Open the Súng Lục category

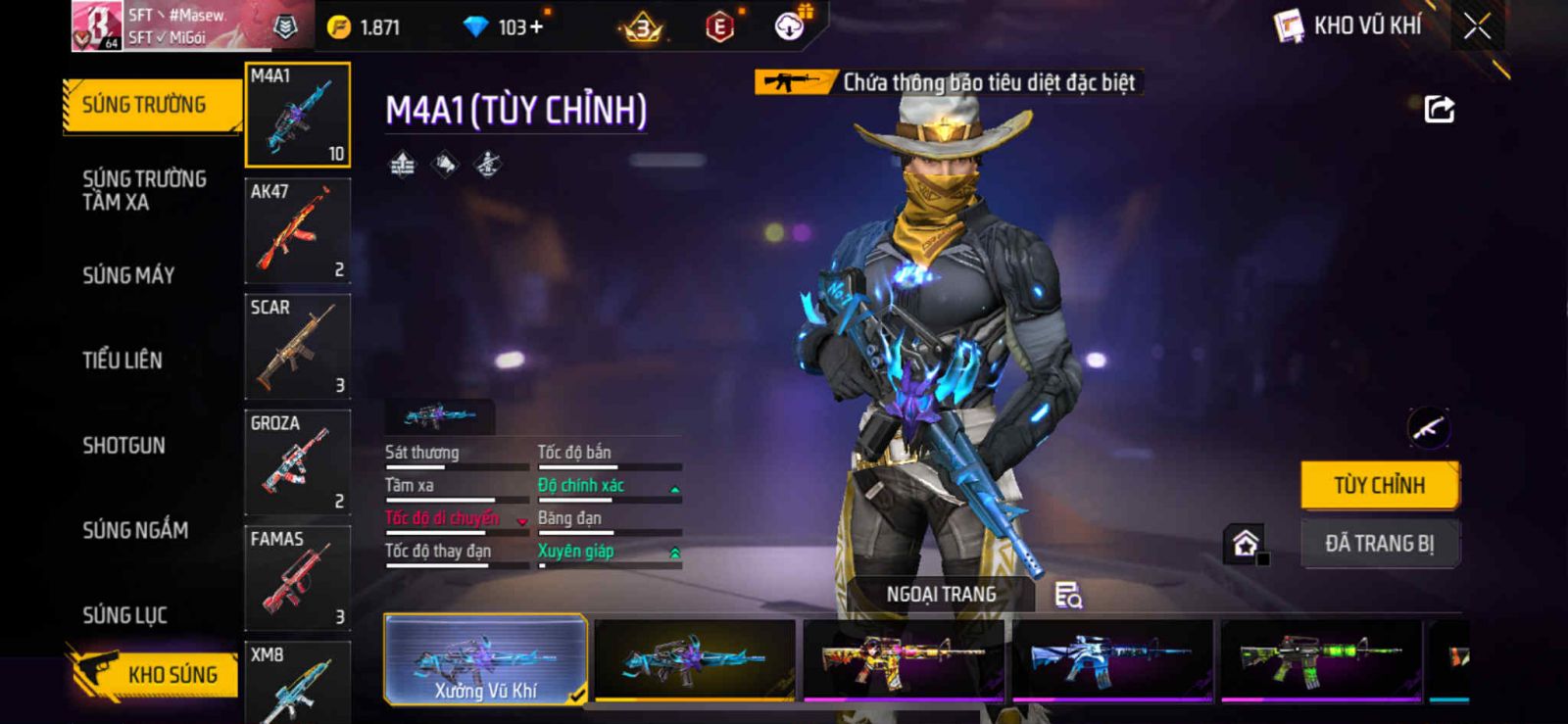coord(124,615)
